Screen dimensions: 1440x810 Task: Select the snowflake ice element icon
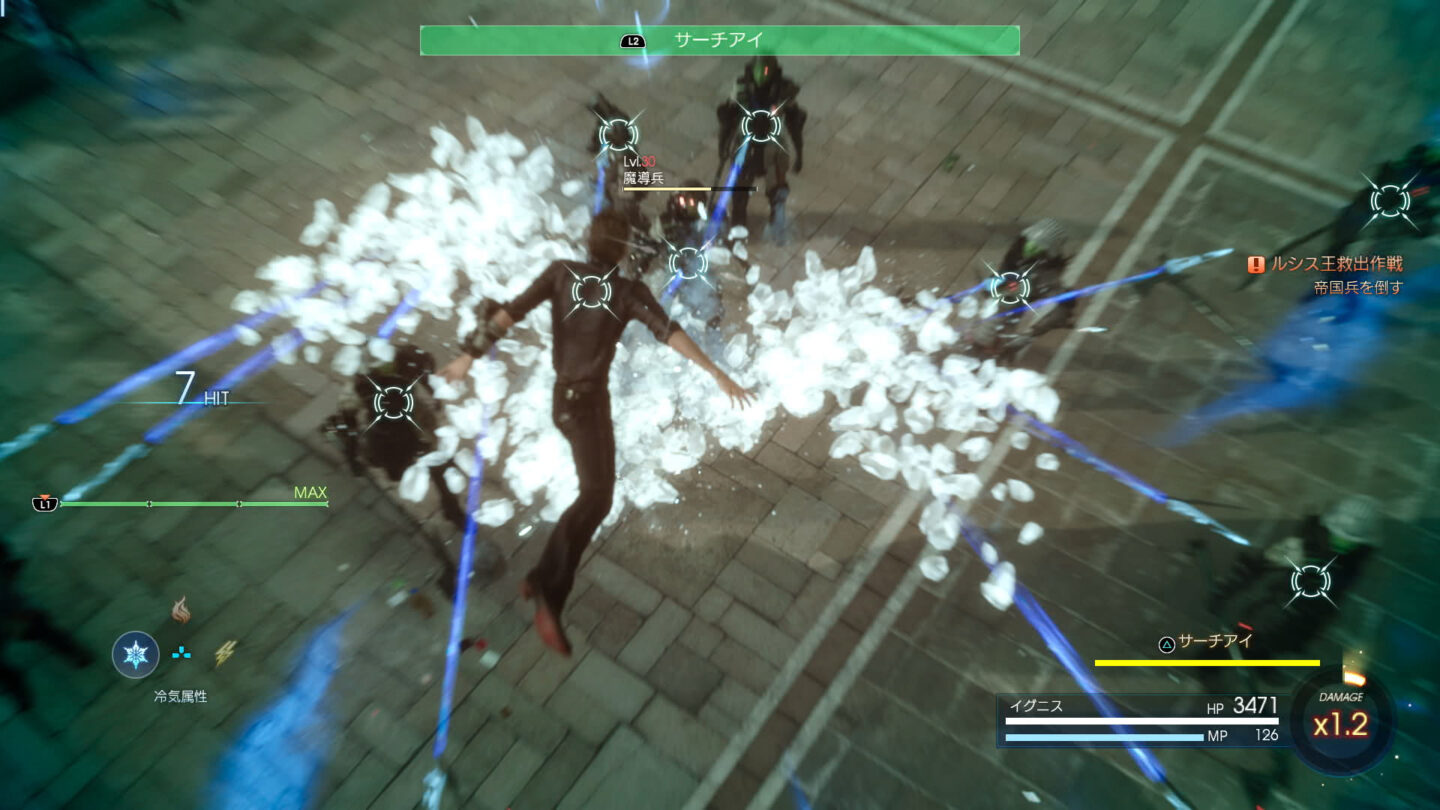(x=134, y=655)
